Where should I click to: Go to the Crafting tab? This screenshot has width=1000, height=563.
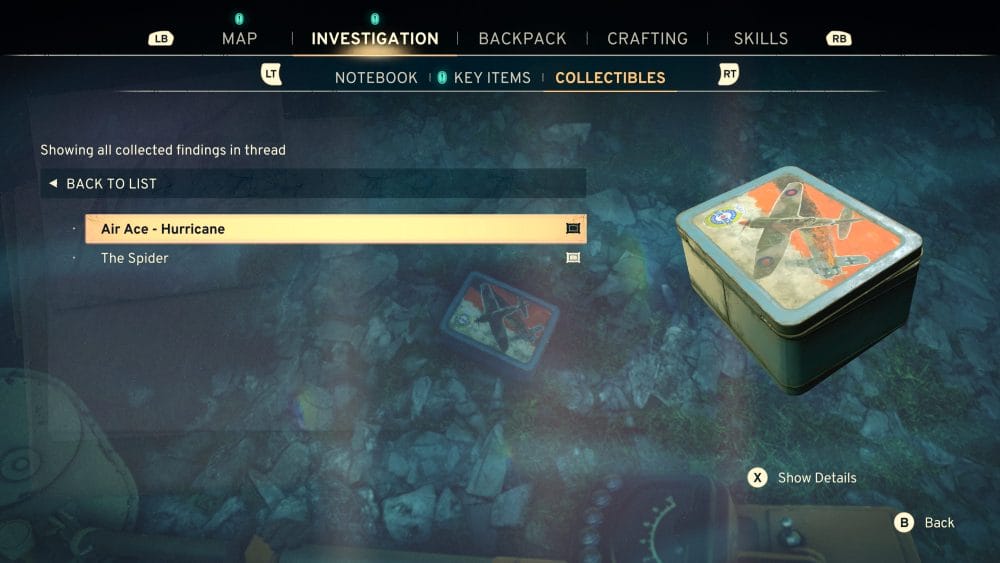647,39
